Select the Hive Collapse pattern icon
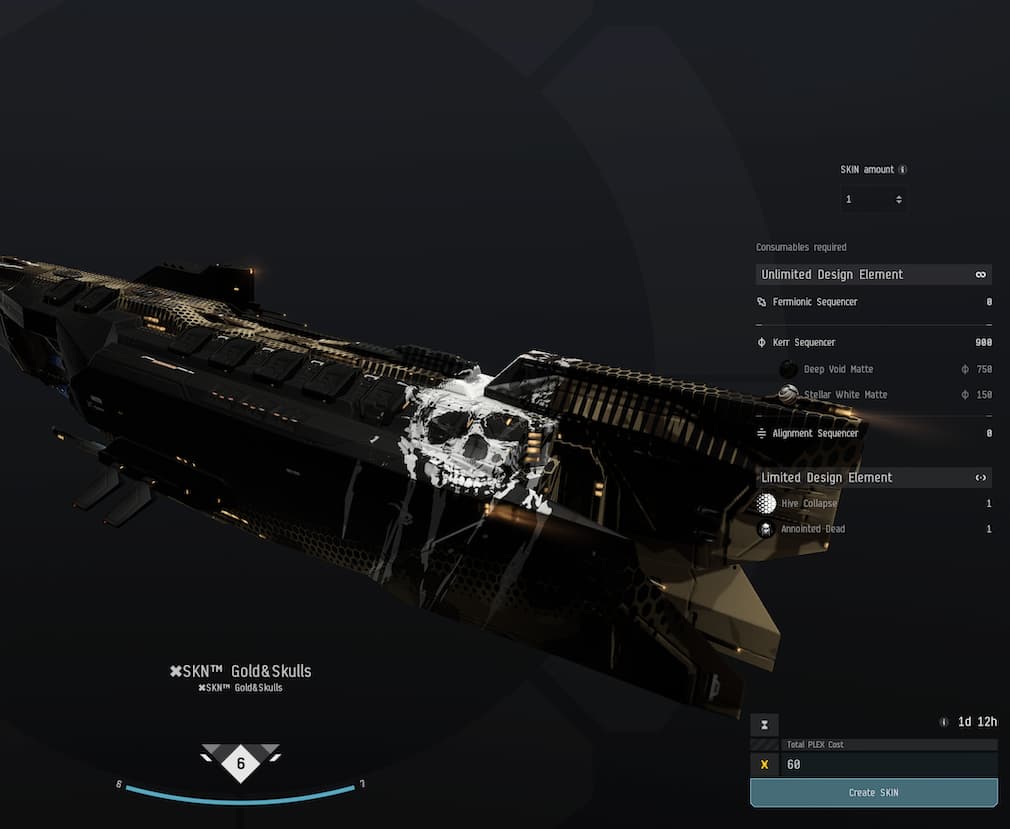 (x=766, y=503)
